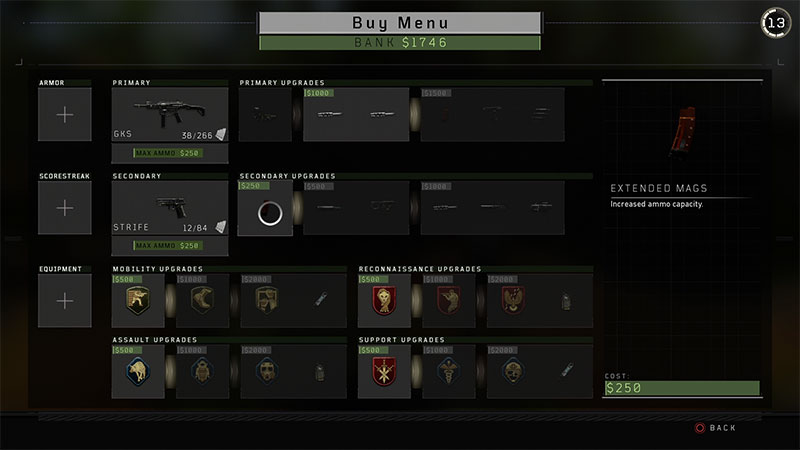Open the empty Scorestreak slot
800x450 pixels.
(65, 208)
